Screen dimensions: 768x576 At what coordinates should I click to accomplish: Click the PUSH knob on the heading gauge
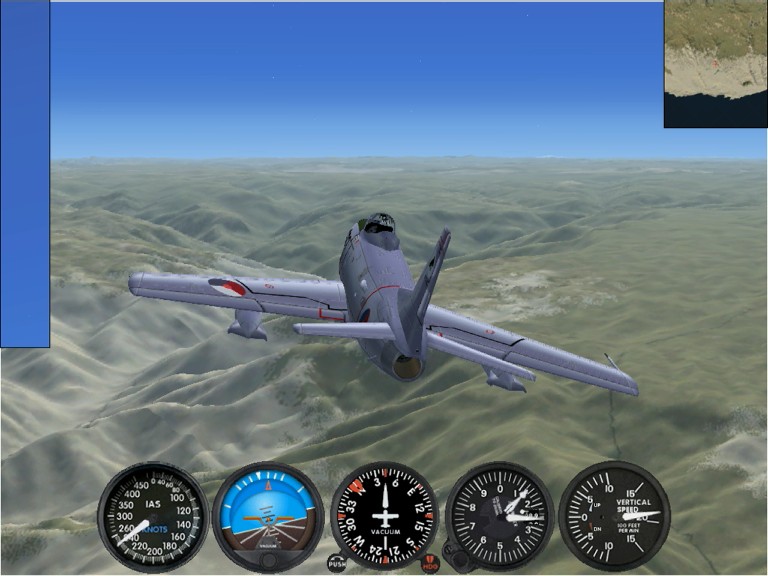[x=337, y=564]
